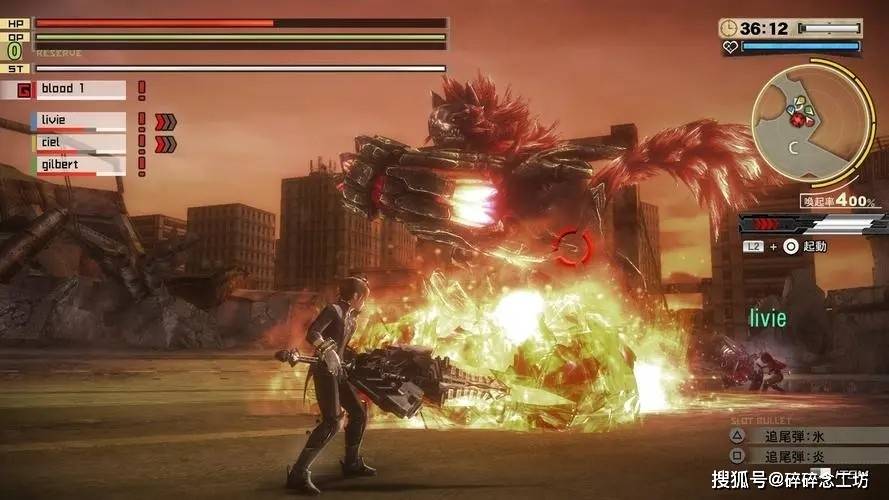This screenshot has width=889, height=500.
Task: Choose ciel in the party list
Action: pos(80,143)
